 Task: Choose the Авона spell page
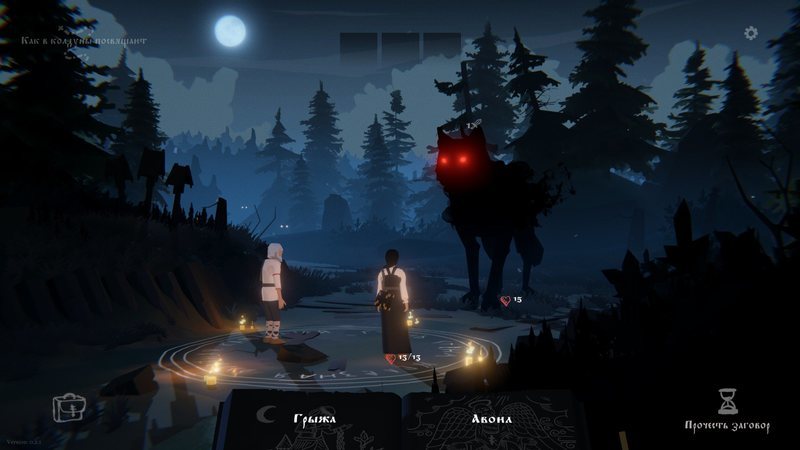(x=492, y=418)
